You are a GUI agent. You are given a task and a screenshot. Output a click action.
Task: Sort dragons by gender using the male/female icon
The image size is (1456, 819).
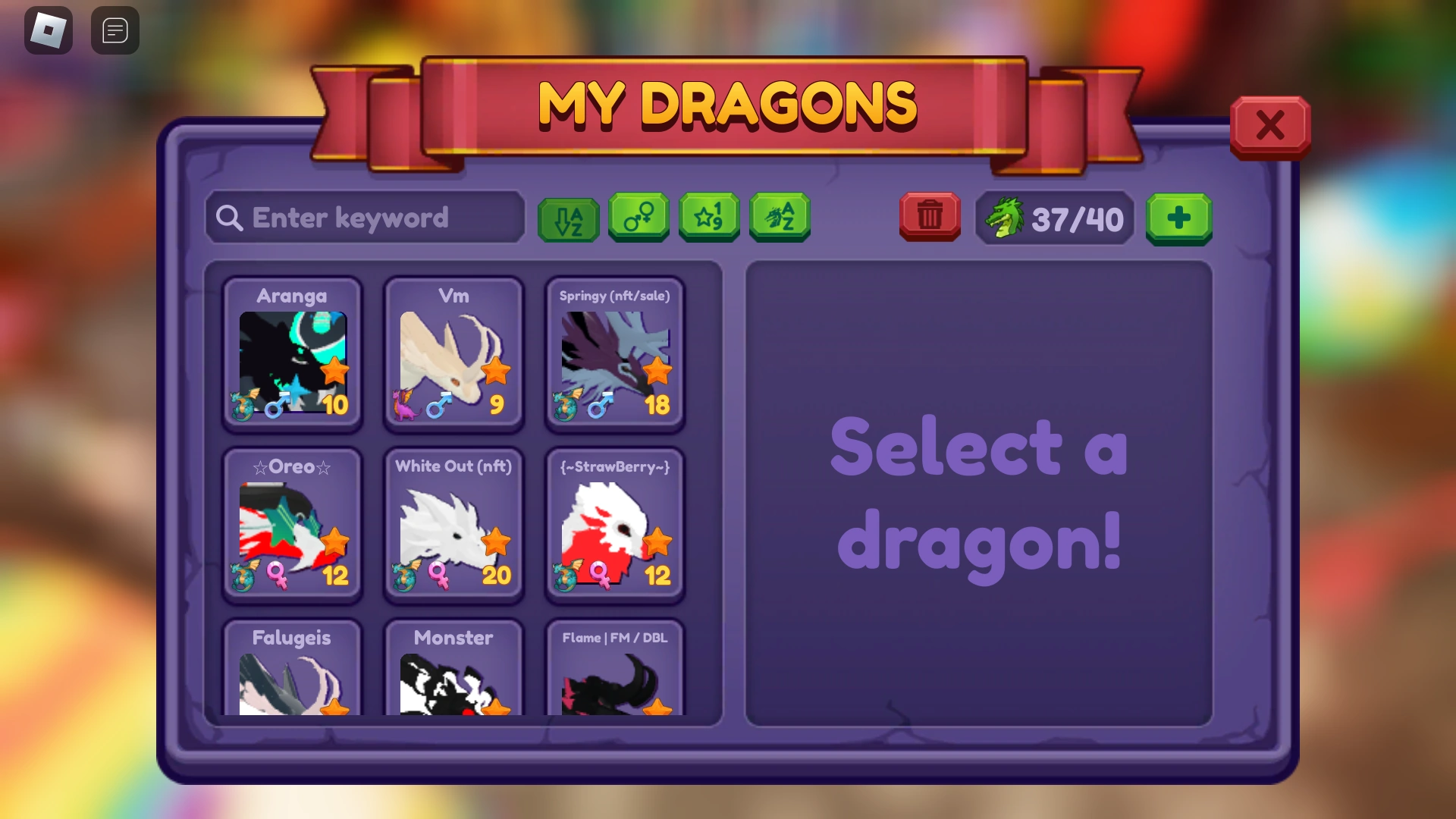pos(638,218)
